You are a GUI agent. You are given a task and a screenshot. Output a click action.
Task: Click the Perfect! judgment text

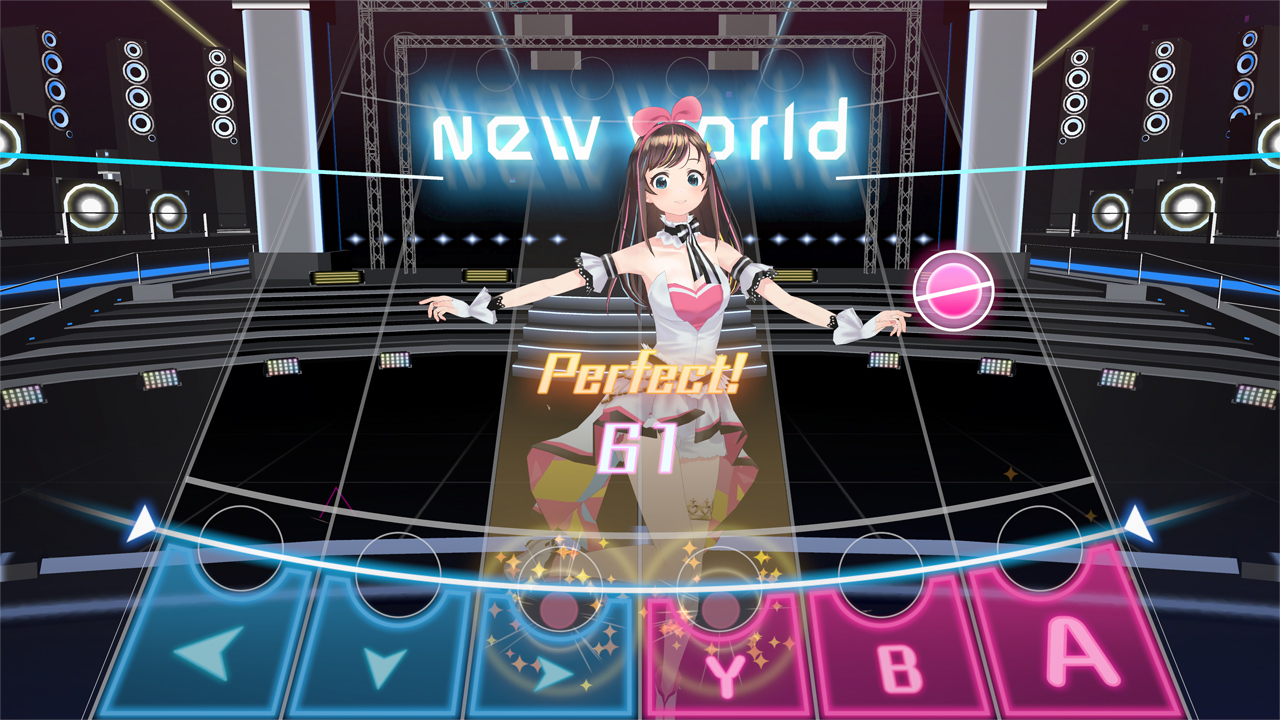pos(638,378)
